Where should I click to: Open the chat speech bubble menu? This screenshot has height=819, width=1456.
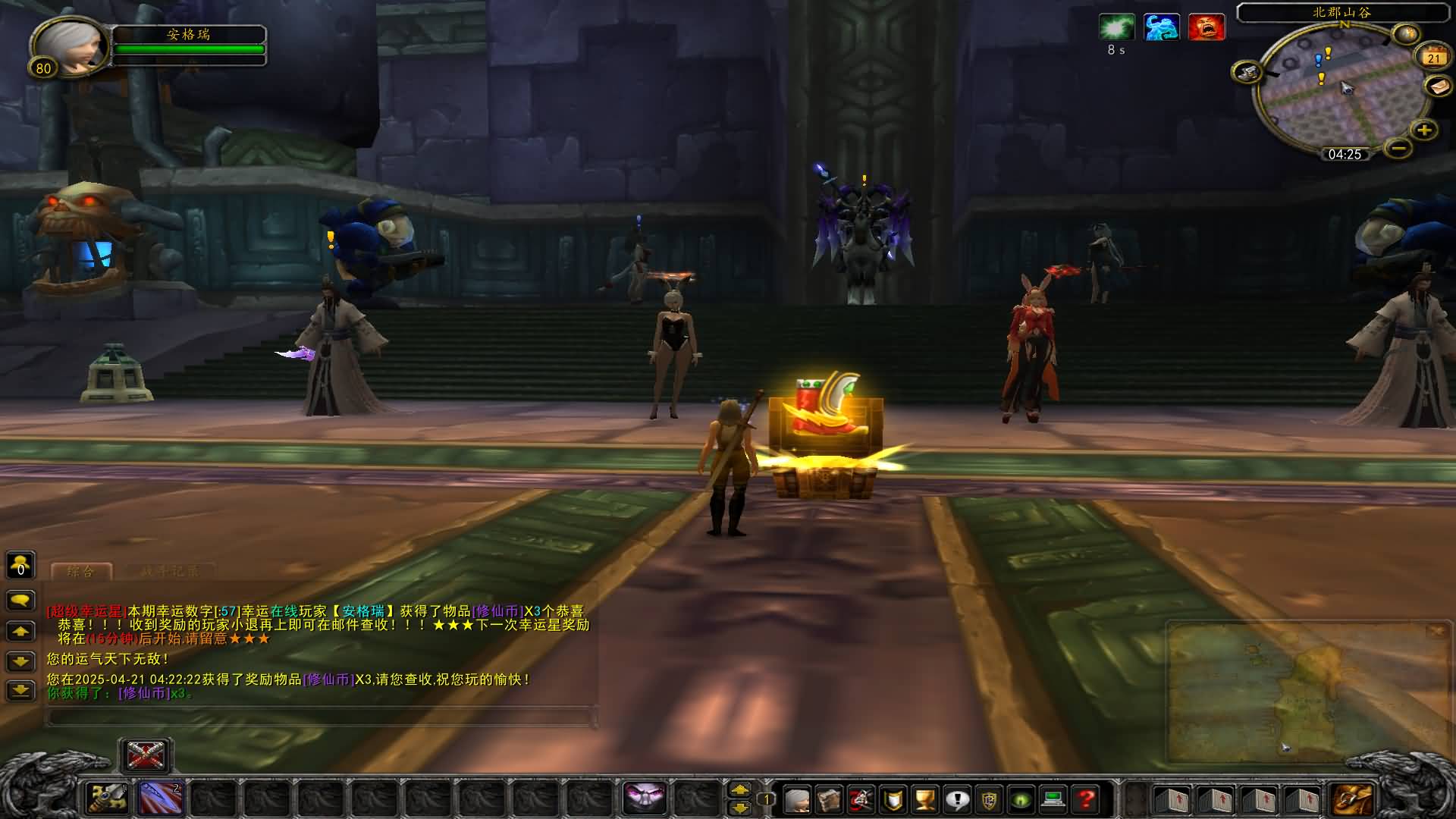coord(20,601)
